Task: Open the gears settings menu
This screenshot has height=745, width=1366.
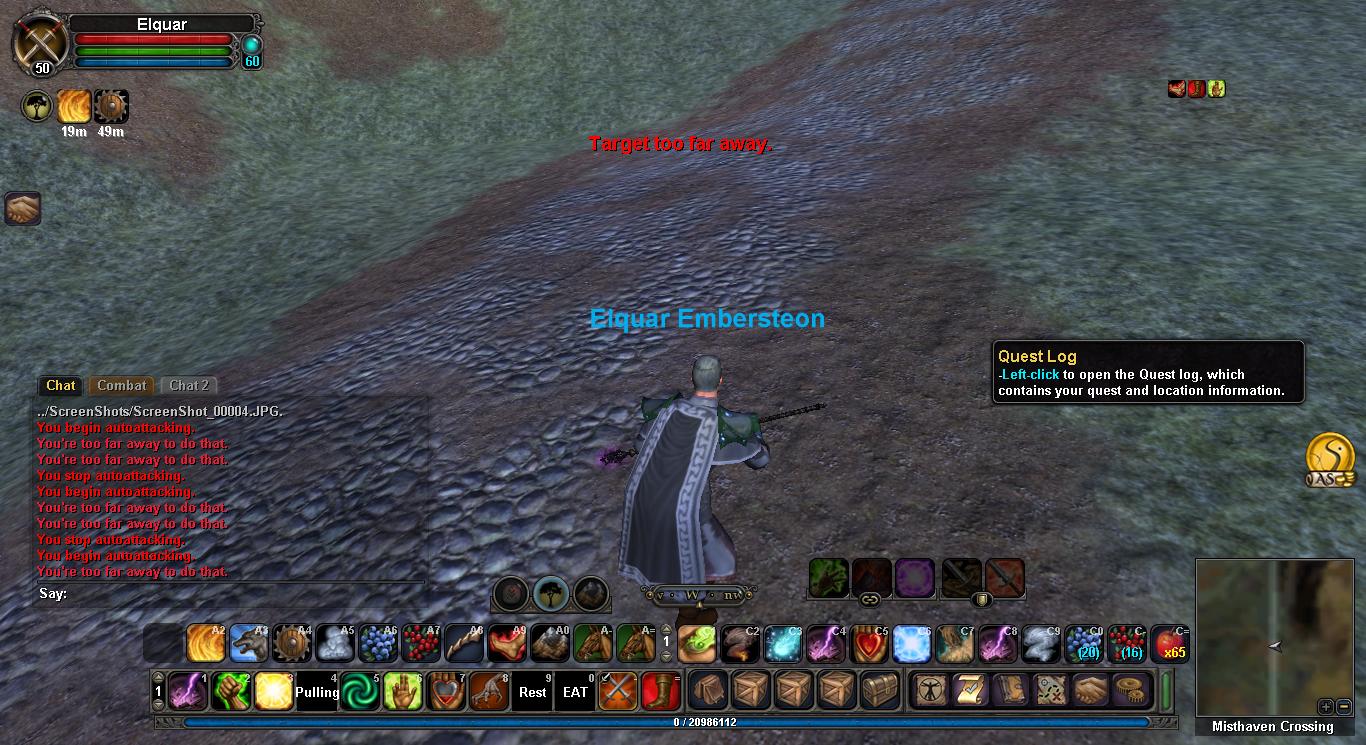Action: pyautogui.click(x=1131, y=691)
